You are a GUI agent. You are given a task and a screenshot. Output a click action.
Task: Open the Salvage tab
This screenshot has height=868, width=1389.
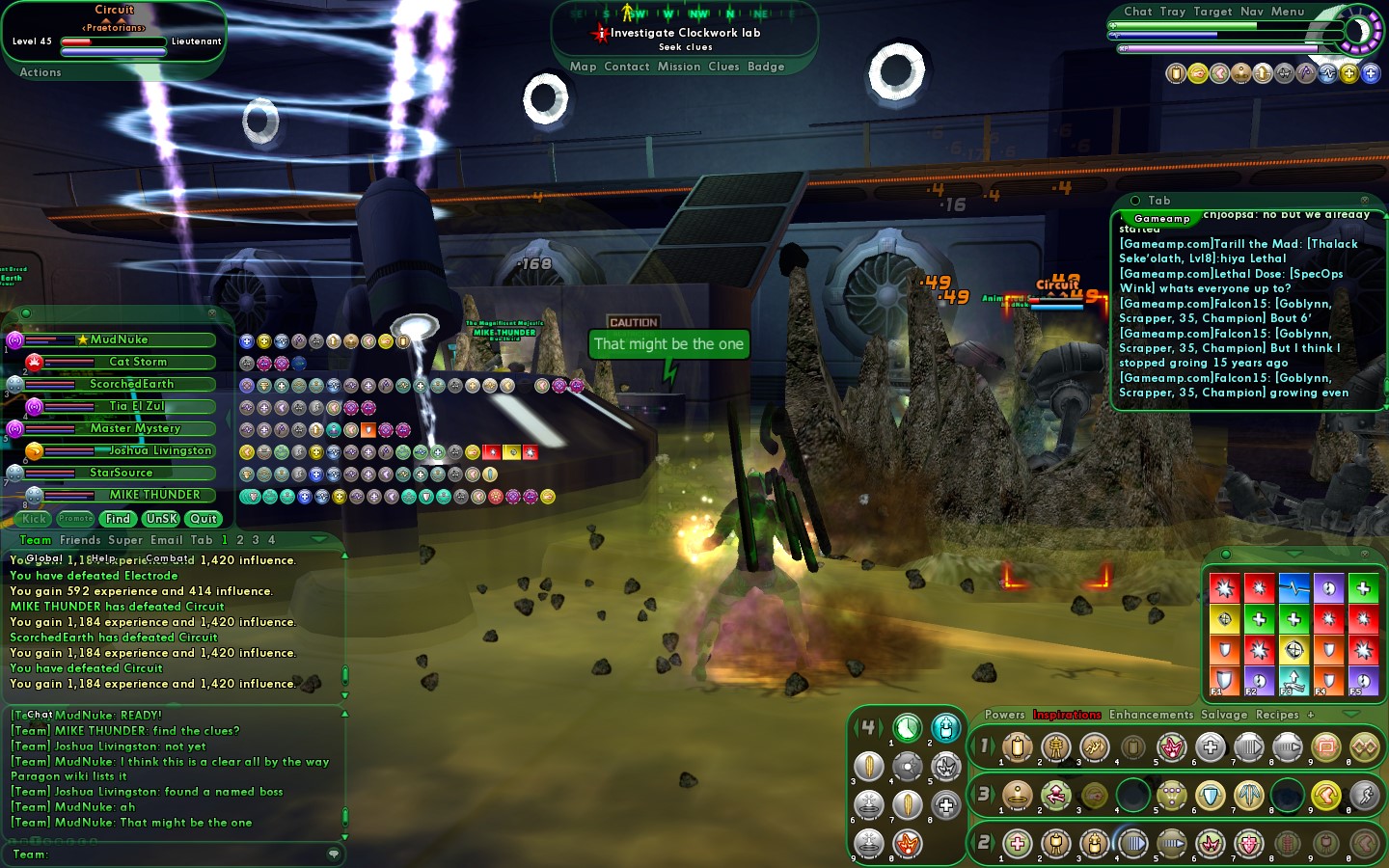click(1224, 715)
